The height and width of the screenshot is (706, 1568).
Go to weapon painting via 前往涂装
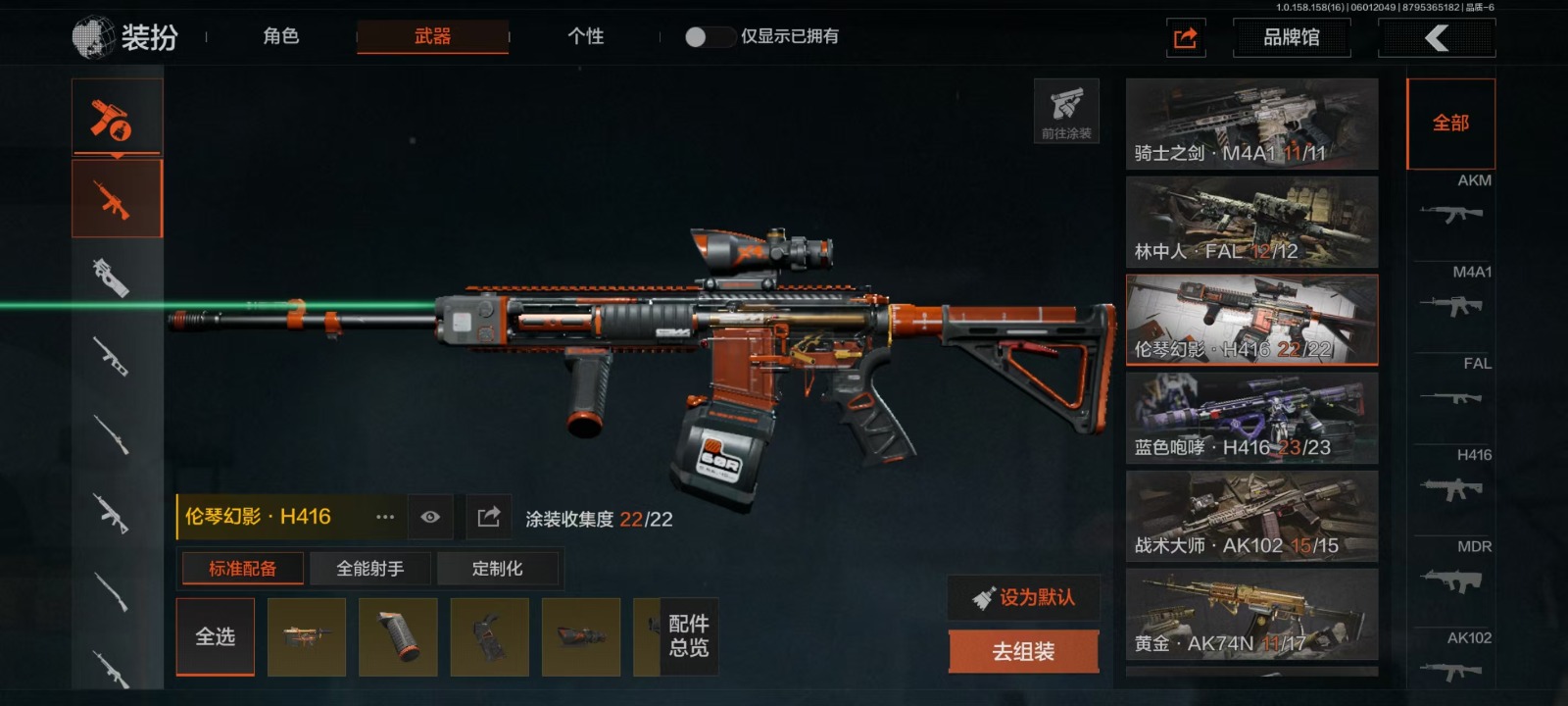coord(1066,111)
